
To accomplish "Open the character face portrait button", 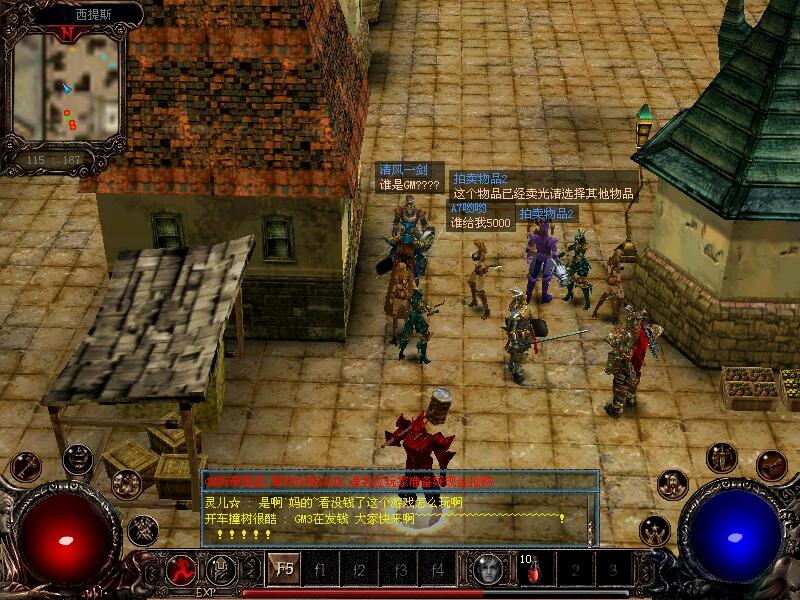I will [x=487, y=570].
